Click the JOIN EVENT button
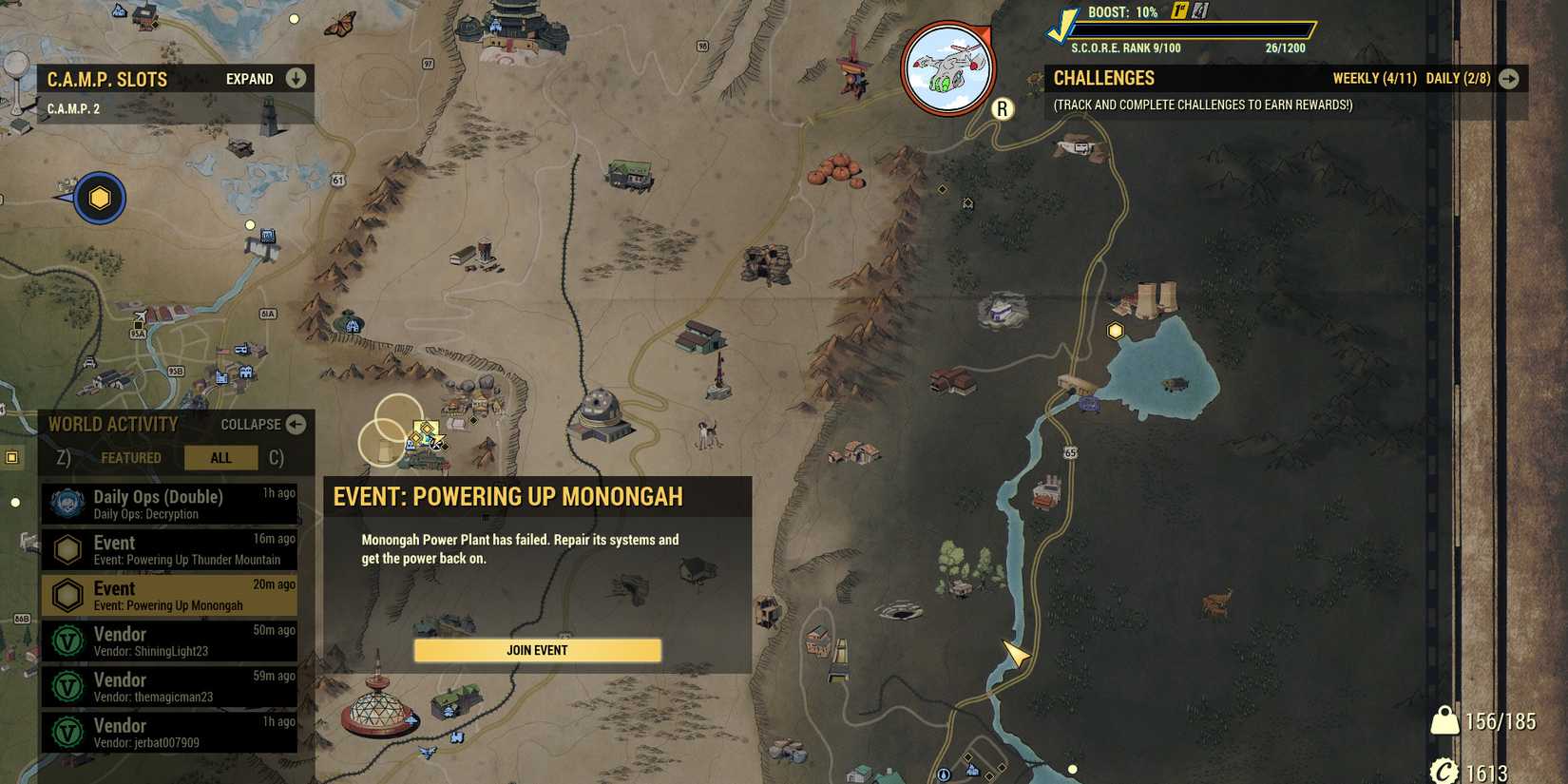Viewport: 1568px width, 784px height. (x=536, y=650)
